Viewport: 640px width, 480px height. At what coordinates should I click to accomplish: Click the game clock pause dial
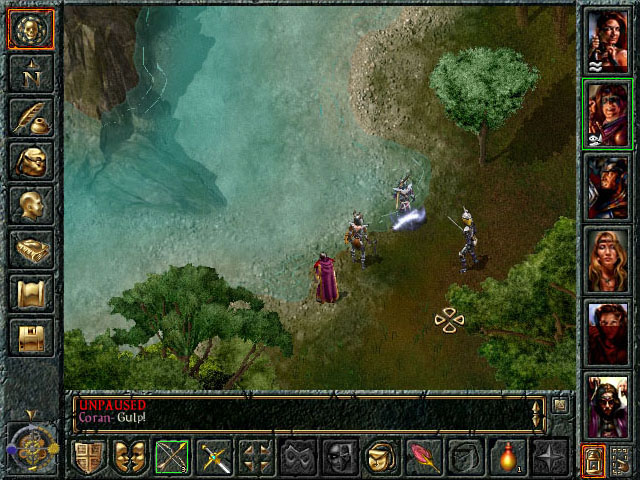pos(30,441)
